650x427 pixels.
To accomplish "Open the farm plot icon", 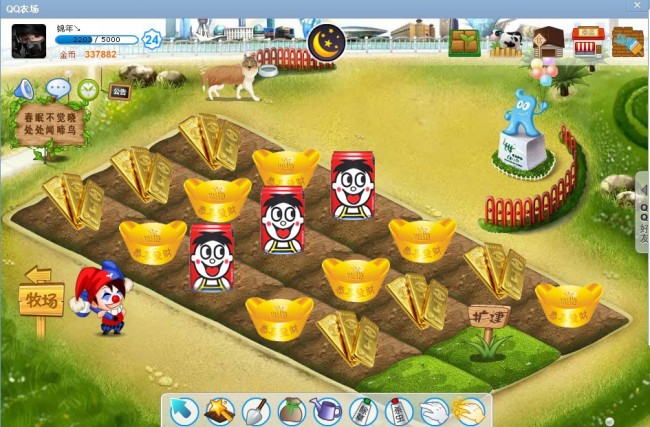I will (x=464, y=42).
